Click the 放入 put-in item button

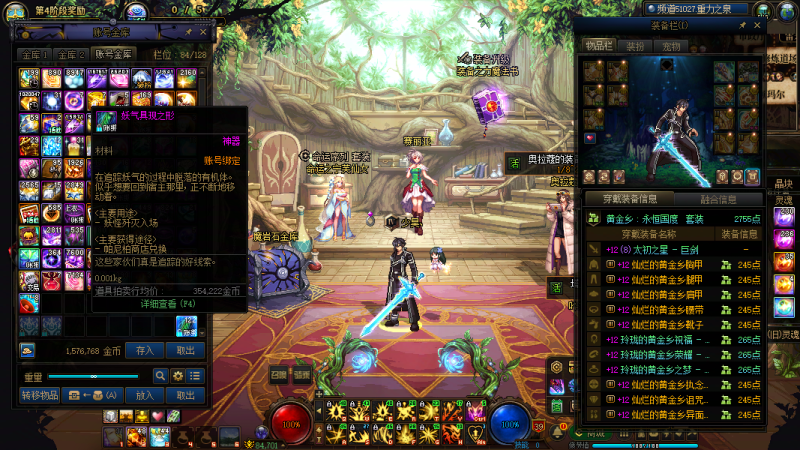coord(144,395)
